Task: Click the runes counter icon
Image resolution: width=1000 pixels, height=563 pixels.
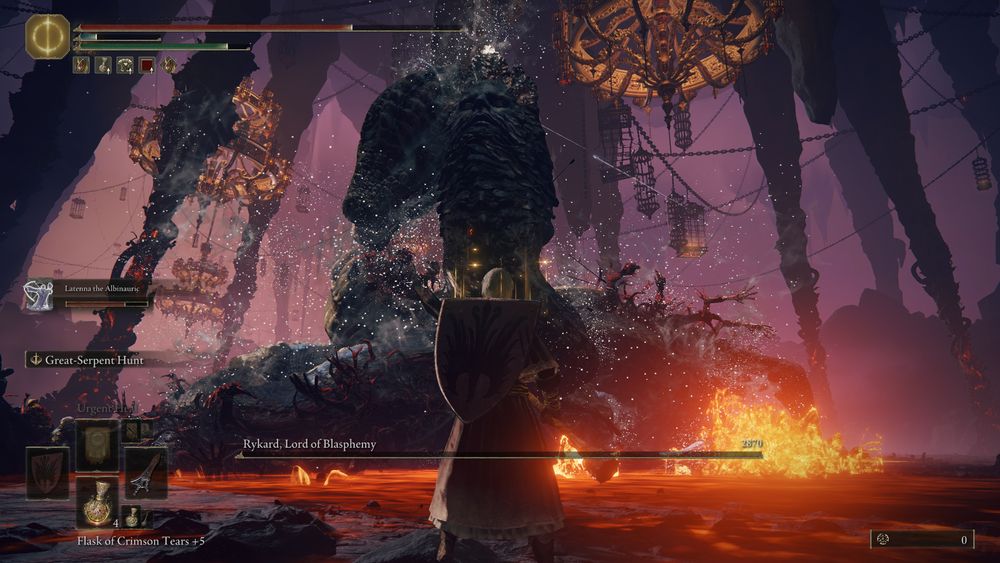Action: tap(884, 539)
